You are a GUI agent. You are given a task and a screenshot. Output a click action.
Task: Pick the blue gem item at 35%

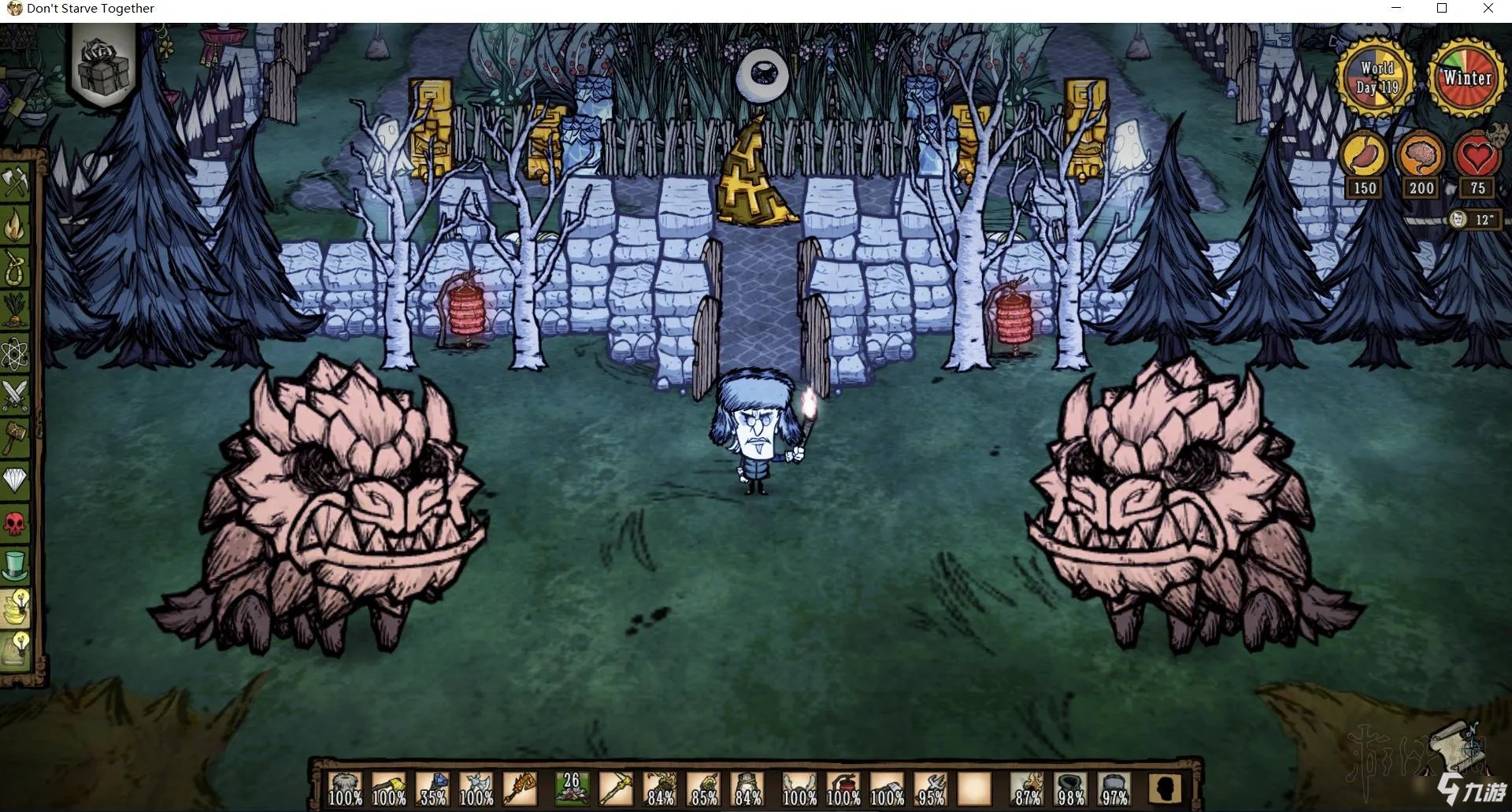tap(433, 788)
